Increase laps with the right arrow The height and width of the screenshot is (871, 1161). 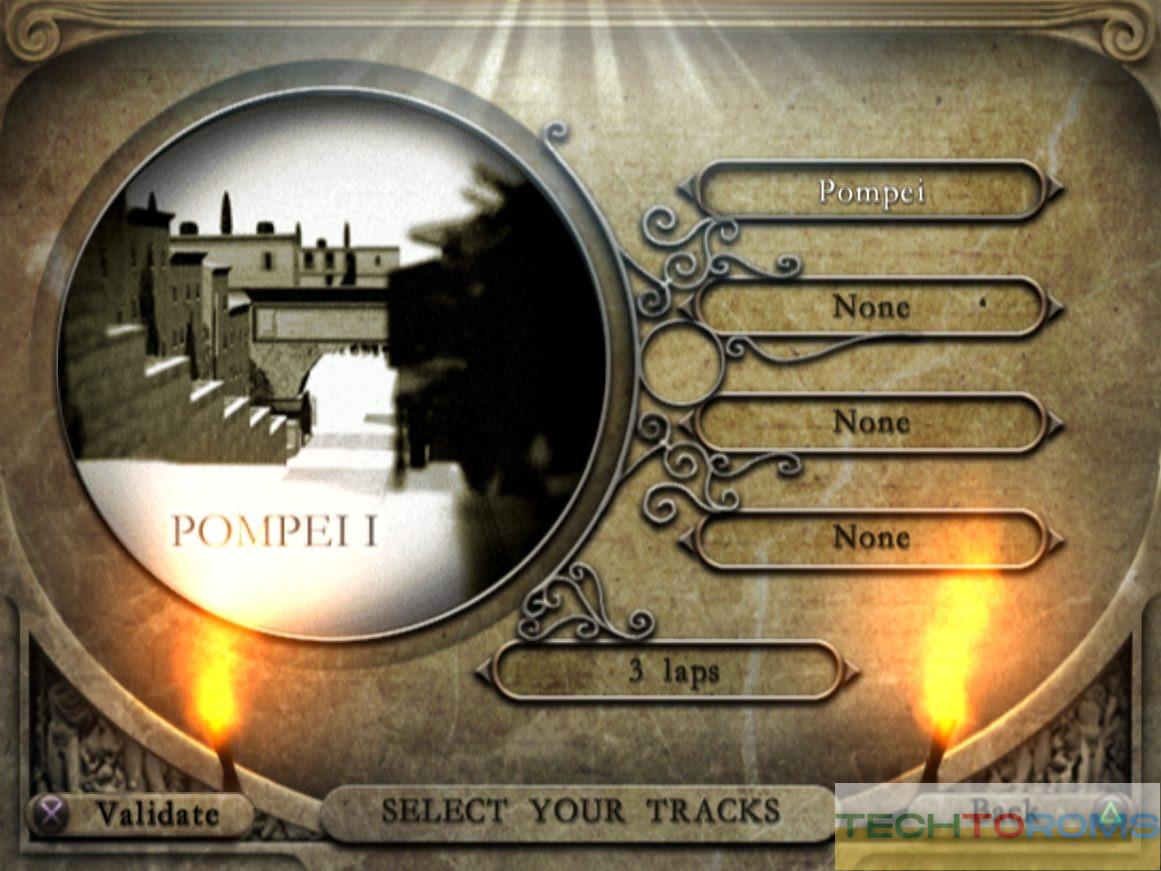851,672
